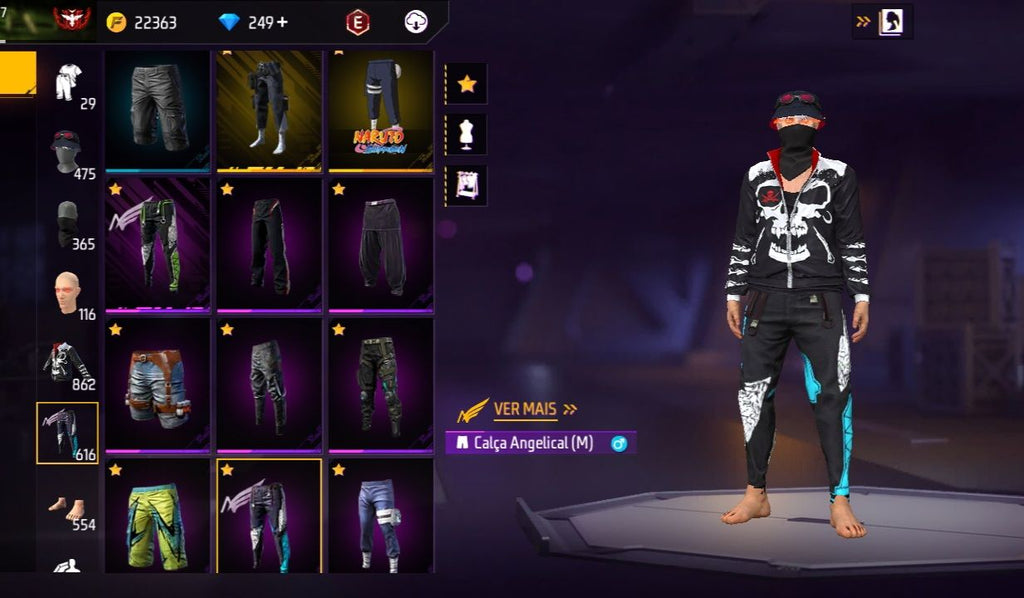The width and height of the screenshot is (1024, 598).
Task: Click the mannequin preview icon
Action: point(467,134)
